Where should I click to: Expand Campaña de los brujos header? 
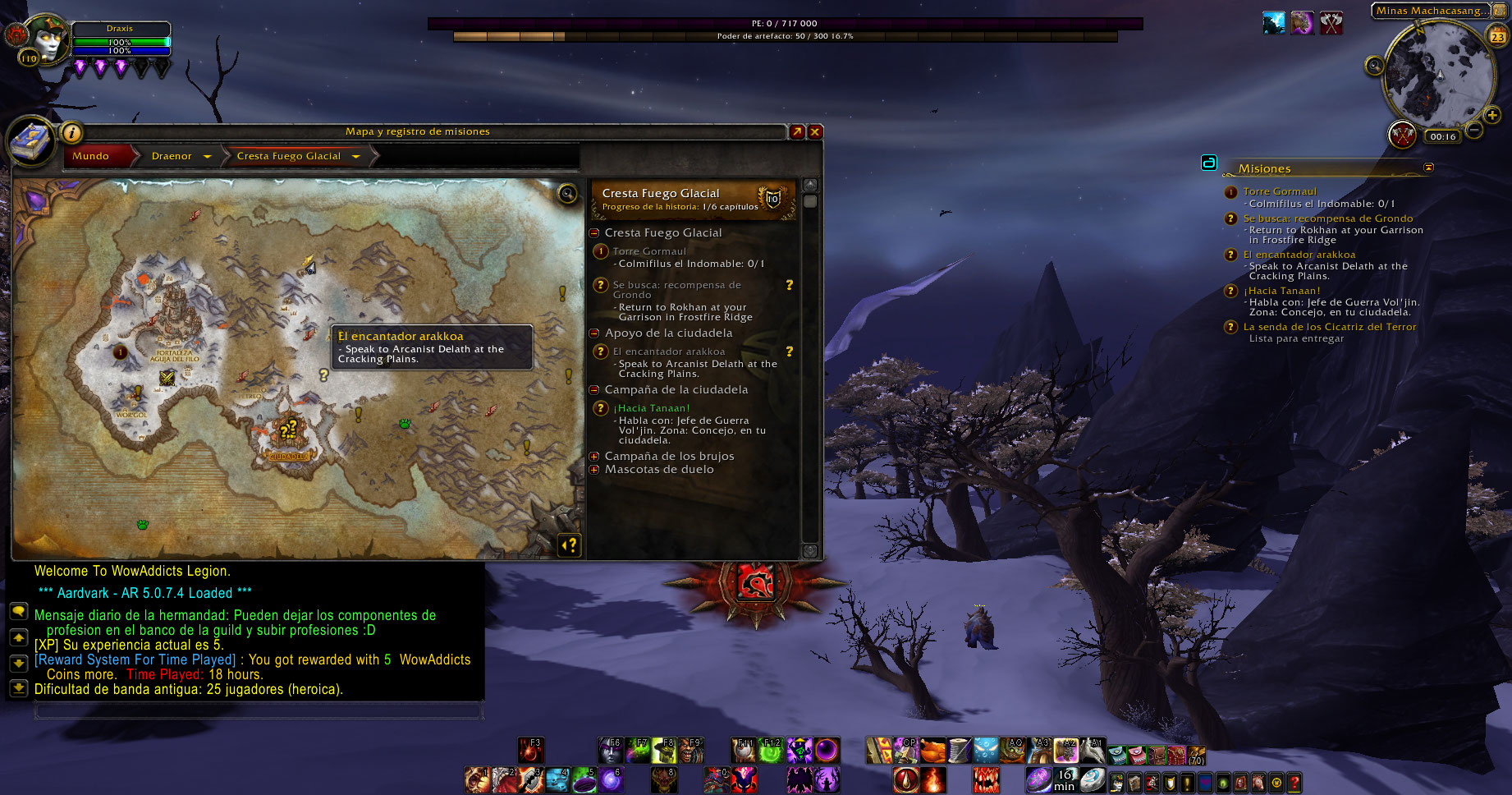point(594,457)
